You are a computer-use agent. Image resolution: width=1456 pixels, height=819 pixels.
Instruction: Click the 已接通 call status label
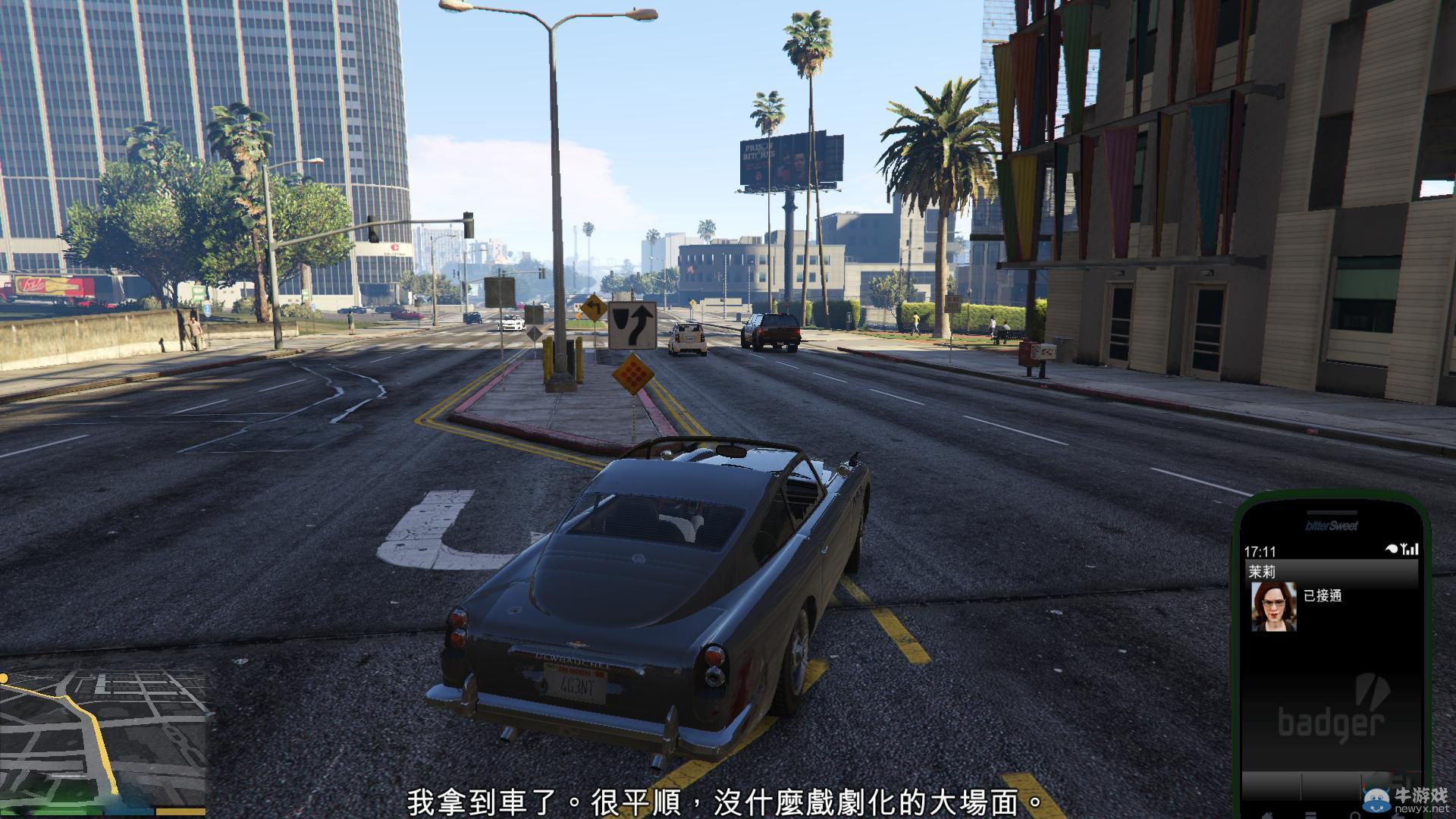coord(1323,596)
